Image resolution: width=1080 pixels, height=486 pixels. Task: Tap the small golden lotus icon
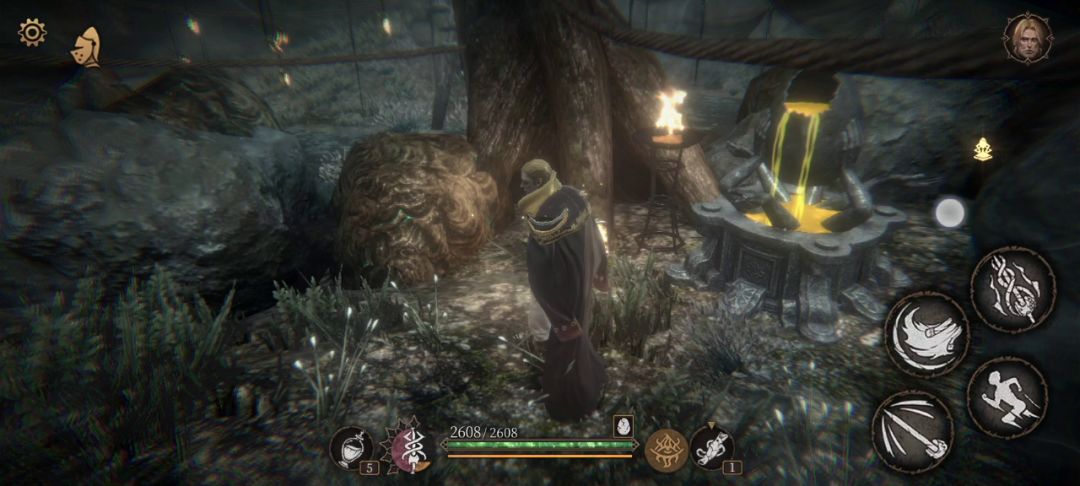pyautogui.click(x=983, y=149)
